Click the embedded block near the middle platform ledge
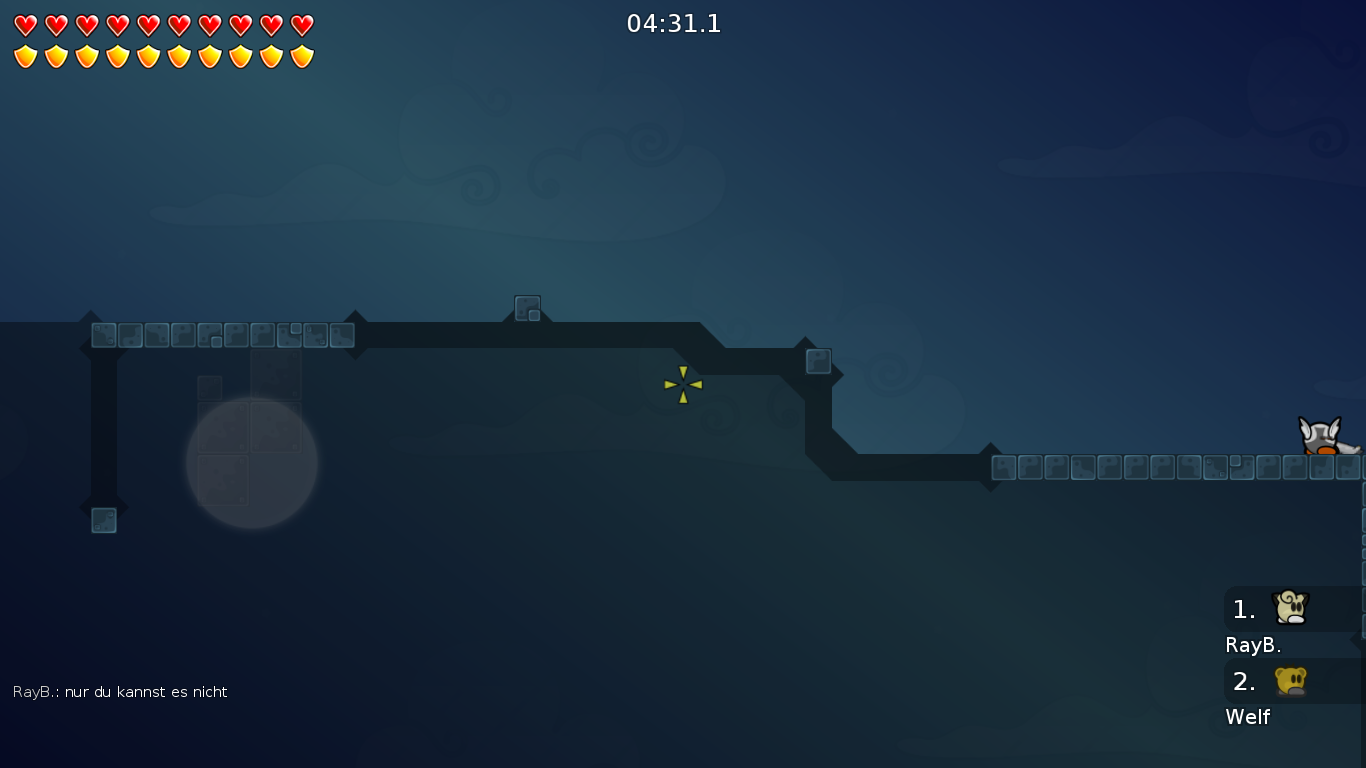 click(818, 361)
